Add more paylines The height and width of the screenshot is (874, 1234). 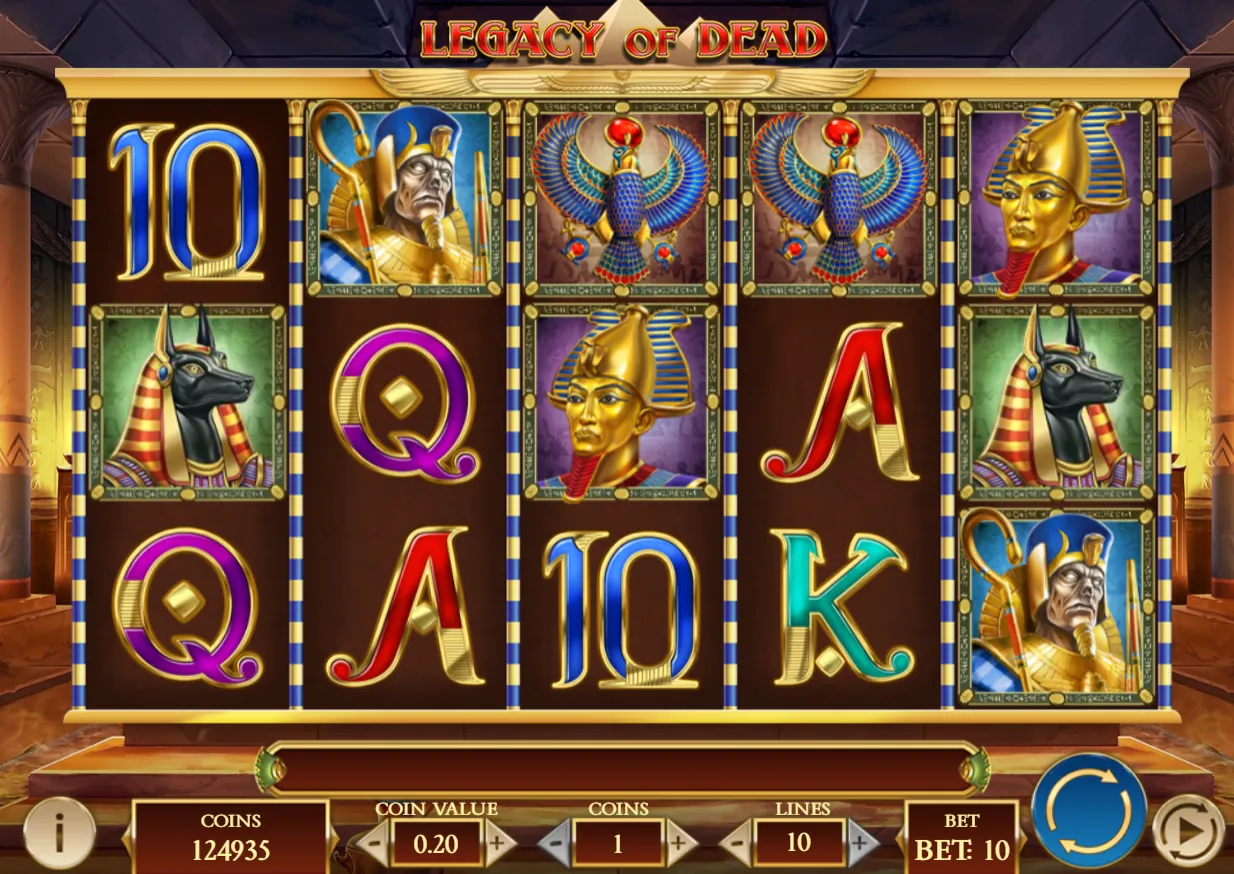pyautogui.click(x=860, y=844)
